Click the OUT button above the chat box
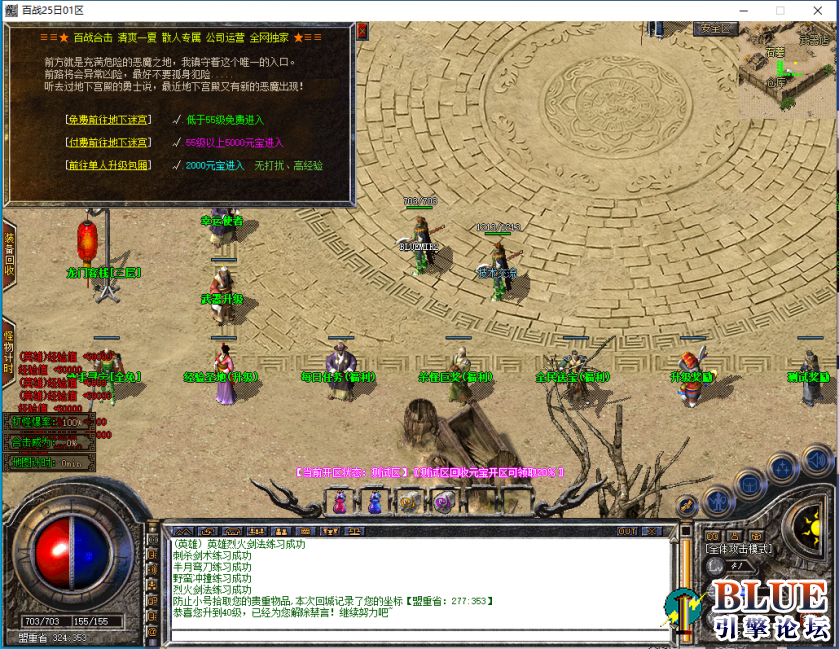Screen dimensions: 839x649 (627, 531)
